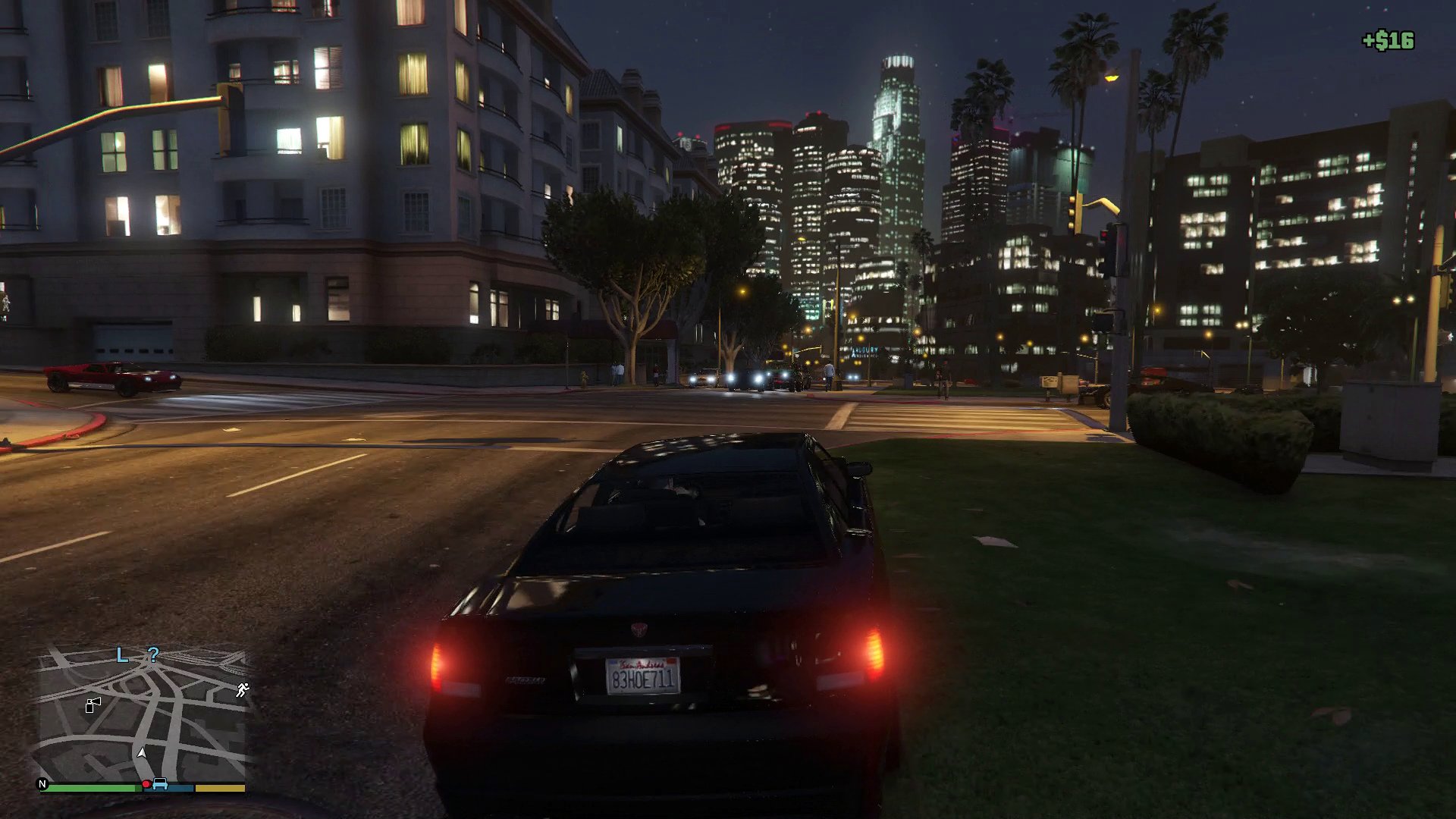Image resolution: width=1456 pixels, height=819 pixels.
Task: Click the red dot marker below minimap
Action: tap(146, 784)
